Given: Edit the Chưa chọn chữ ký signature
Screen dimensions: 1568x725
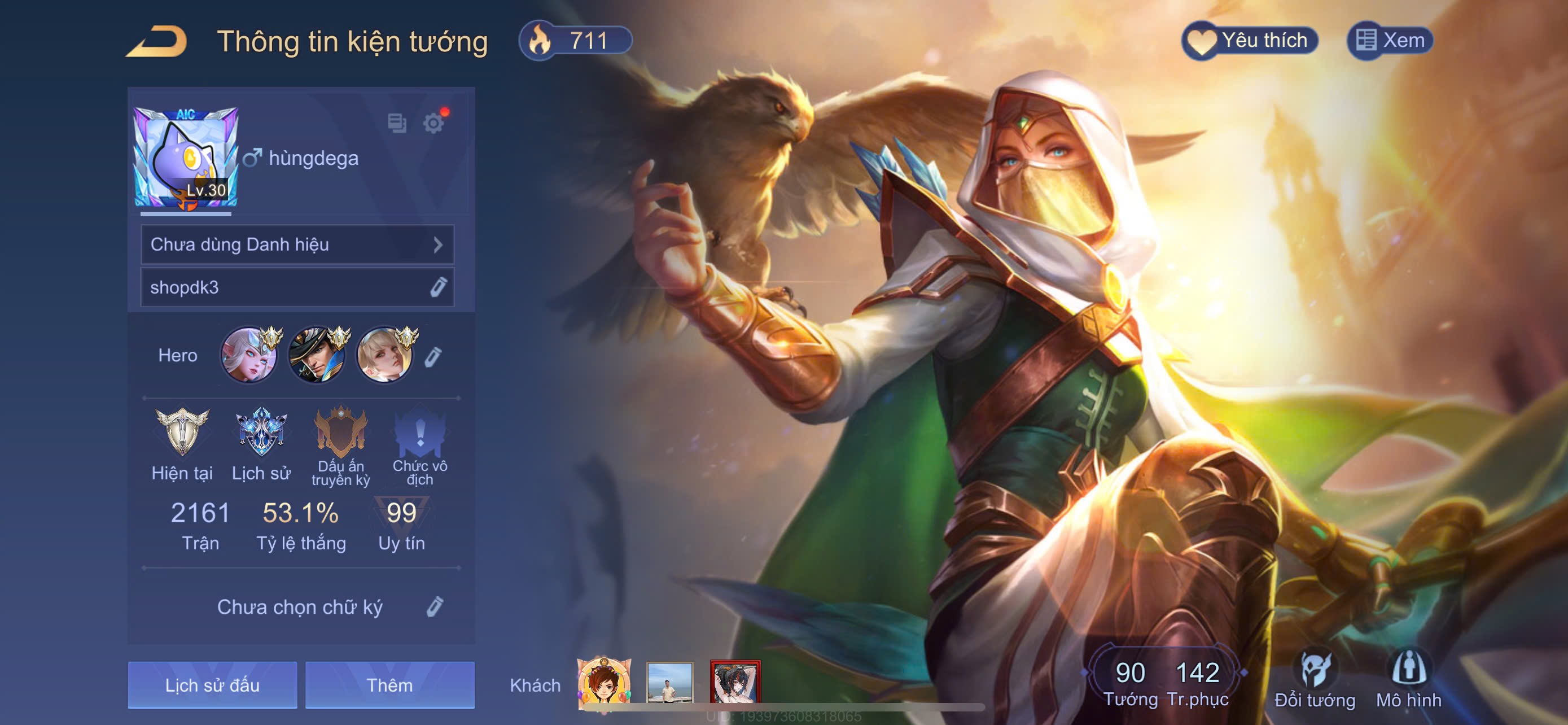Looking at the screenshot, I should [435, 607].
